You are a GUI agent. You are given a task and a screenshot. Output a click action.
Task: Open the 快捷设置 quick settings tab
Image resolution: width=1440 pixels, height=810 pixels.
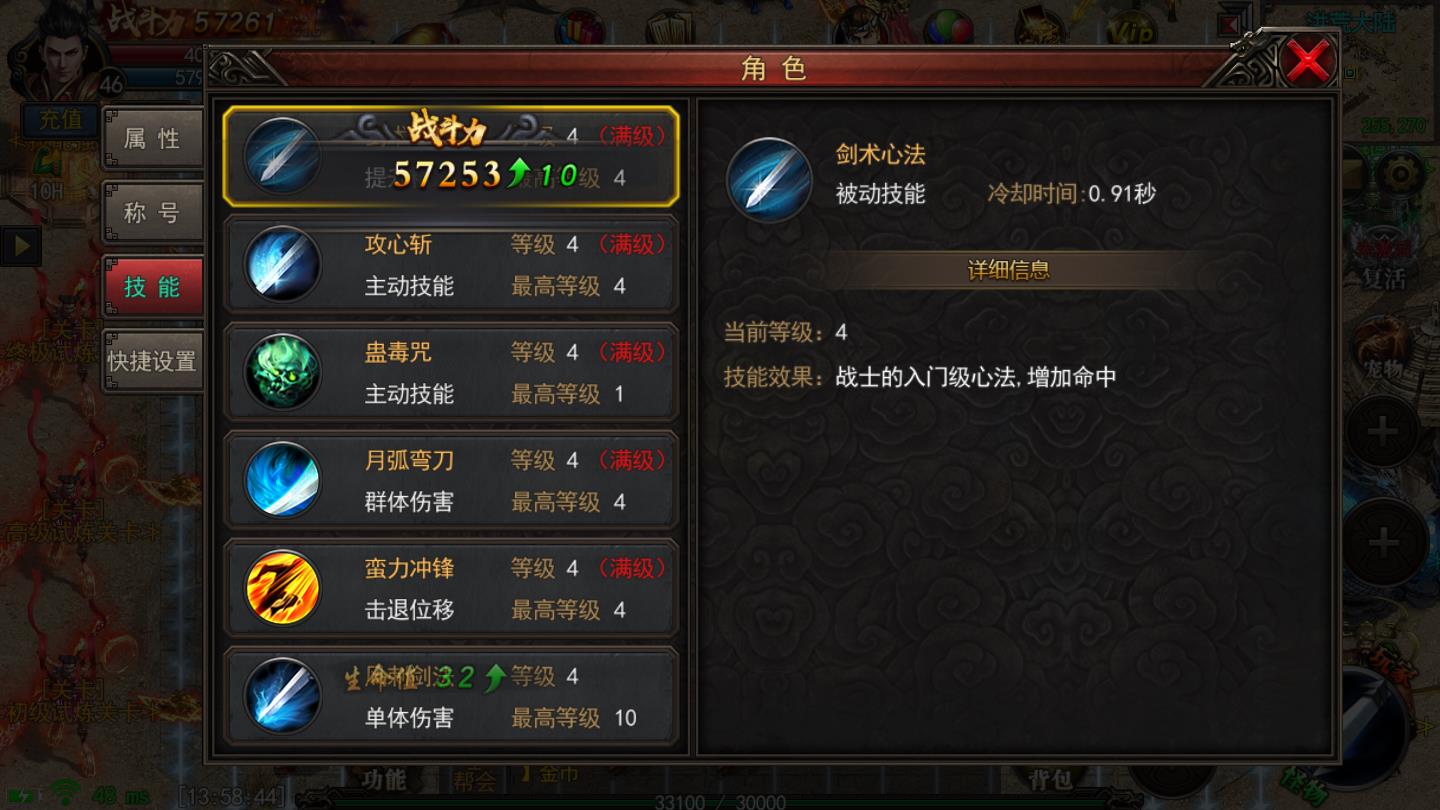(x=150, y=362)
